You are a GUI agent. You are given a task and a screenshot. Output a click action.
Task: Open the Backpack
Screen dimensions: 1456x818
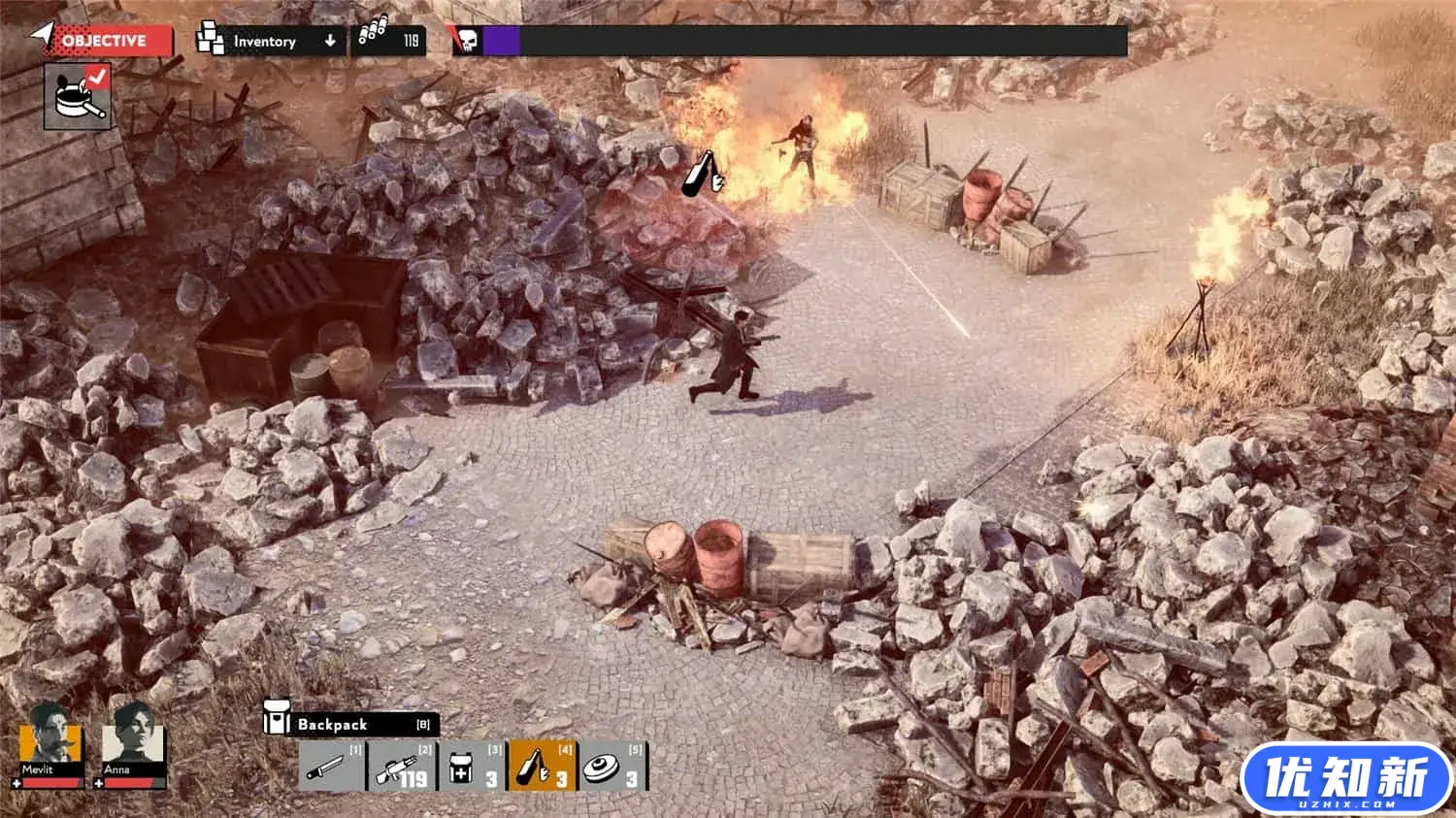[x=349, y=724]
